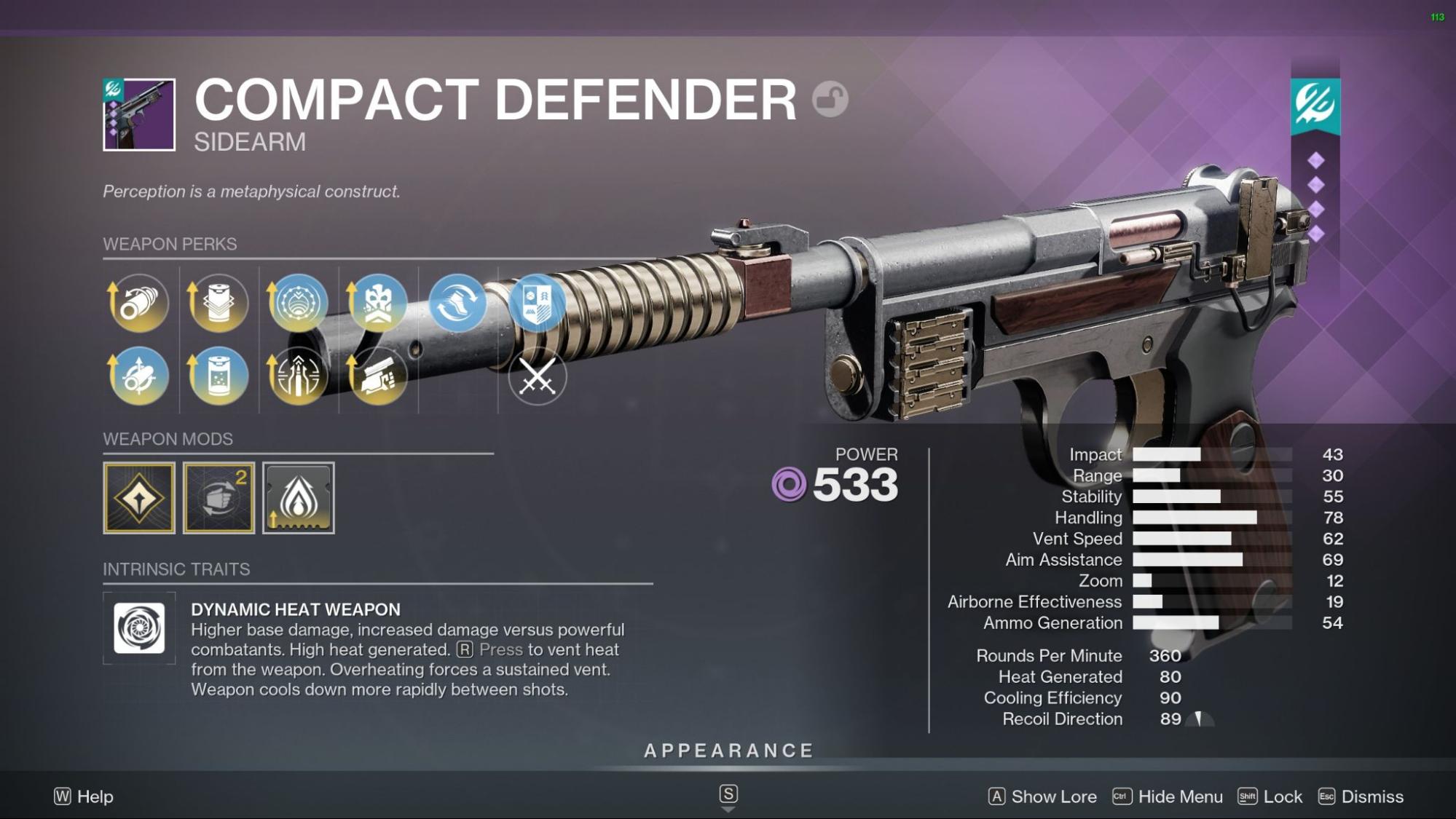Click the crossed swords tracker icon
Viewport: 1456px width, 819px height.
tap(538, 377)
